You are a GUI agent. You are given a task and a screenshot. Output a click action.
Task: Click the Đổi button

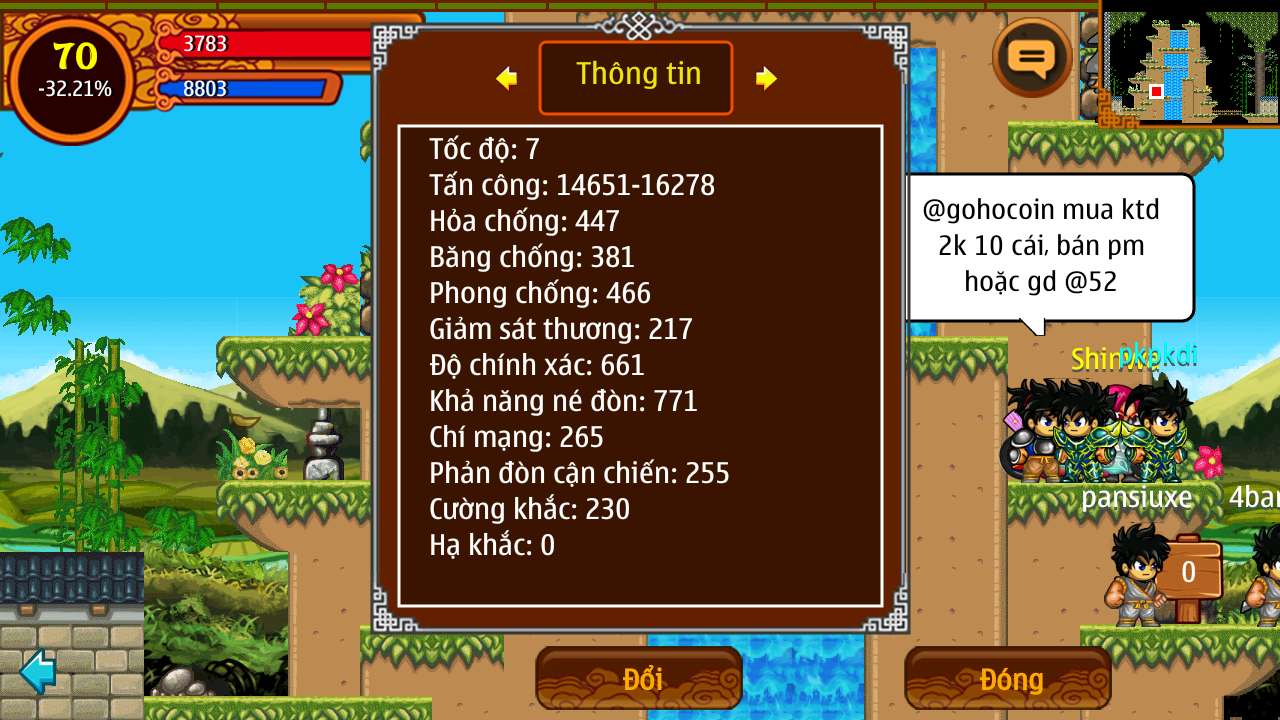coord(639,679)
